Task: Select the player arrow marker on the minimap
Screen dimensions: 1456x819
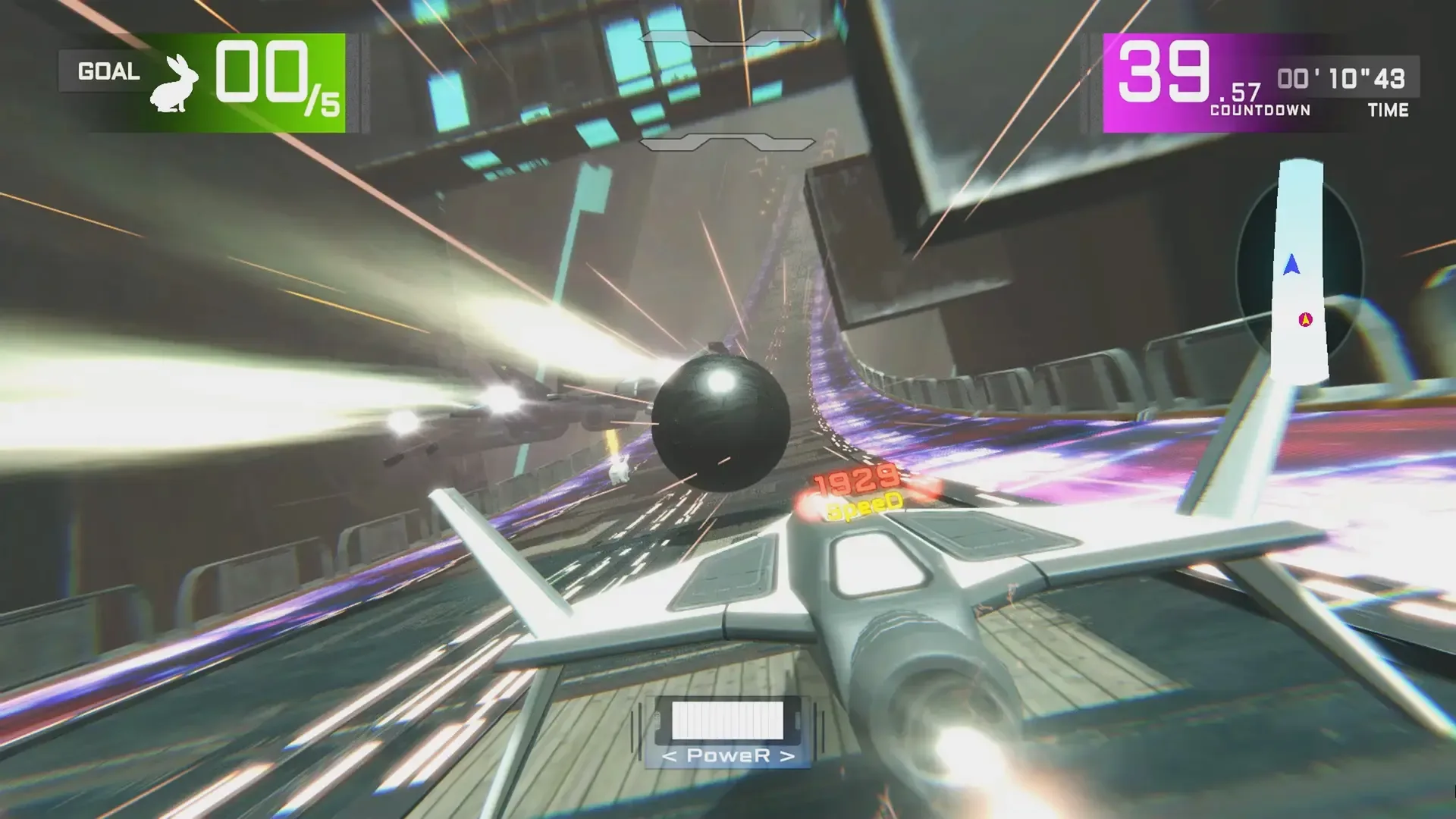Action: 1289,263
